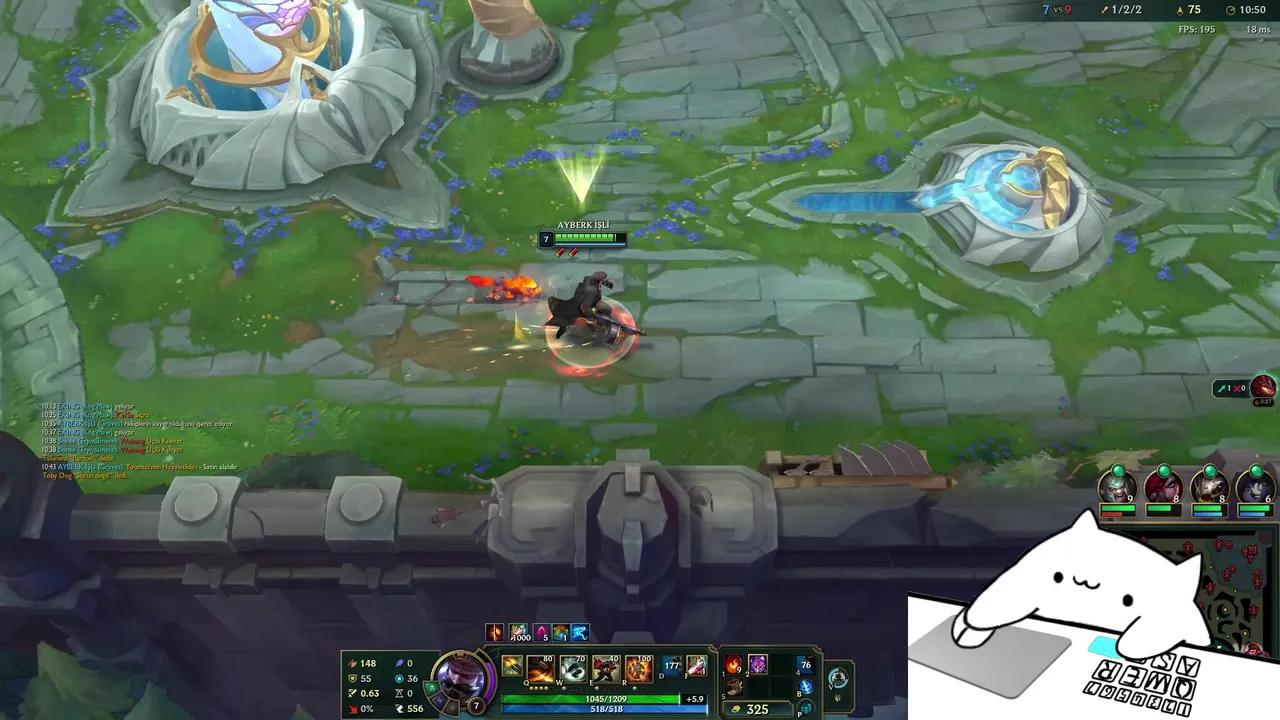Open the shop via the 325 gold counter
Image resolution: width=1280 pixels, height=720 pixels.
click(x=758, y=708)
